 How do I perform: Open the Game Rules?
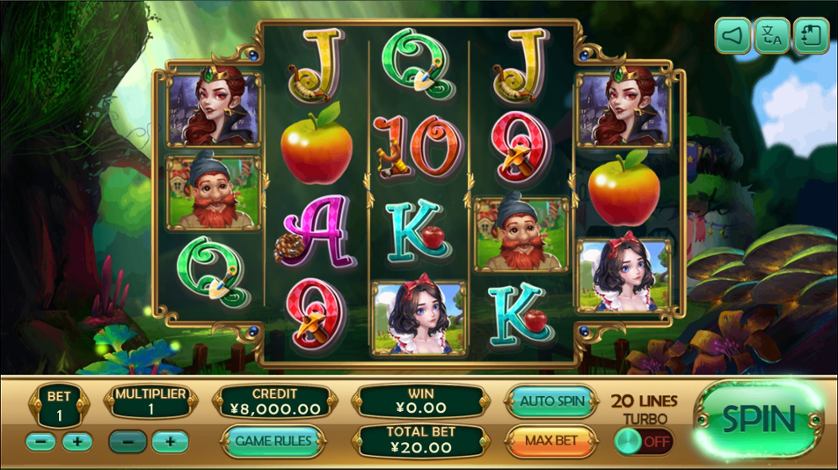(271, 440)
